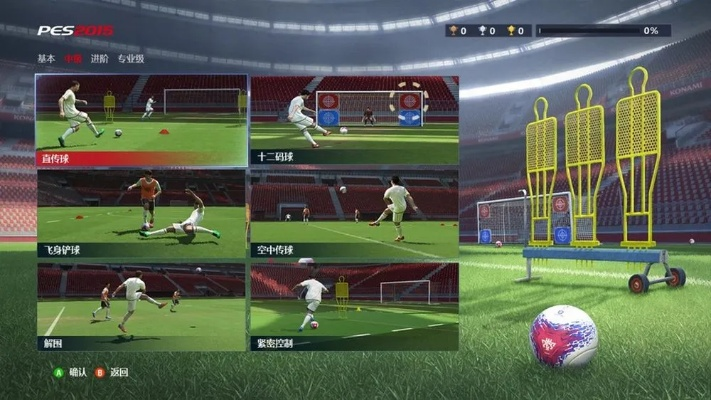711x400 pixels.
Task: Pick the 空中传球 lofted pass drill
Action: [x=354, y=214]
